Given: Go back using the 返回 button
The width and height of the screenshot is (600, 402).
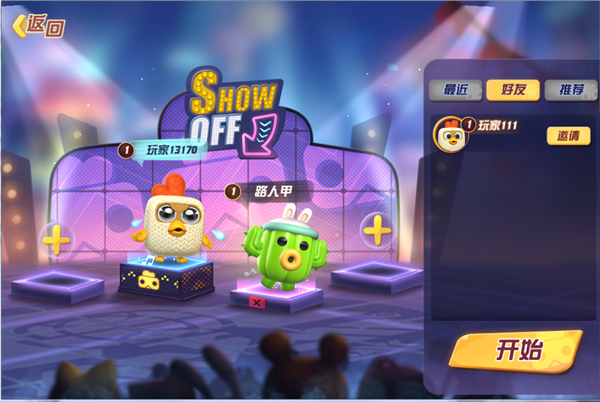Looking at the screenshot, I should click(38, 25).
